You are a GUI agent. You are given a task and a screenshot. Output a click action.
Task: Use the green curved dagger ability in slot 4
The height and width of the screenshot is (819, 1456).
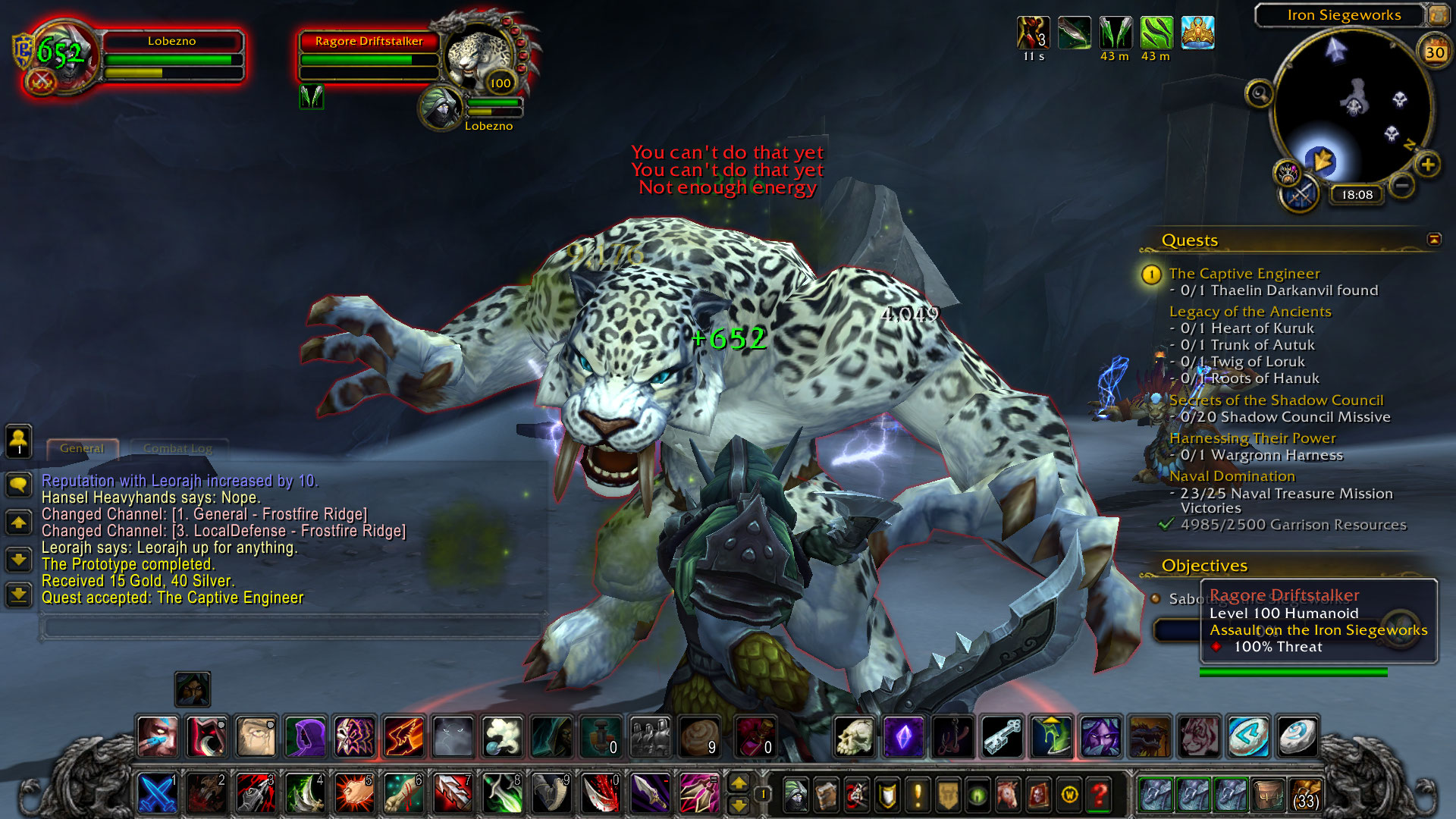click(x=305, y=794)
